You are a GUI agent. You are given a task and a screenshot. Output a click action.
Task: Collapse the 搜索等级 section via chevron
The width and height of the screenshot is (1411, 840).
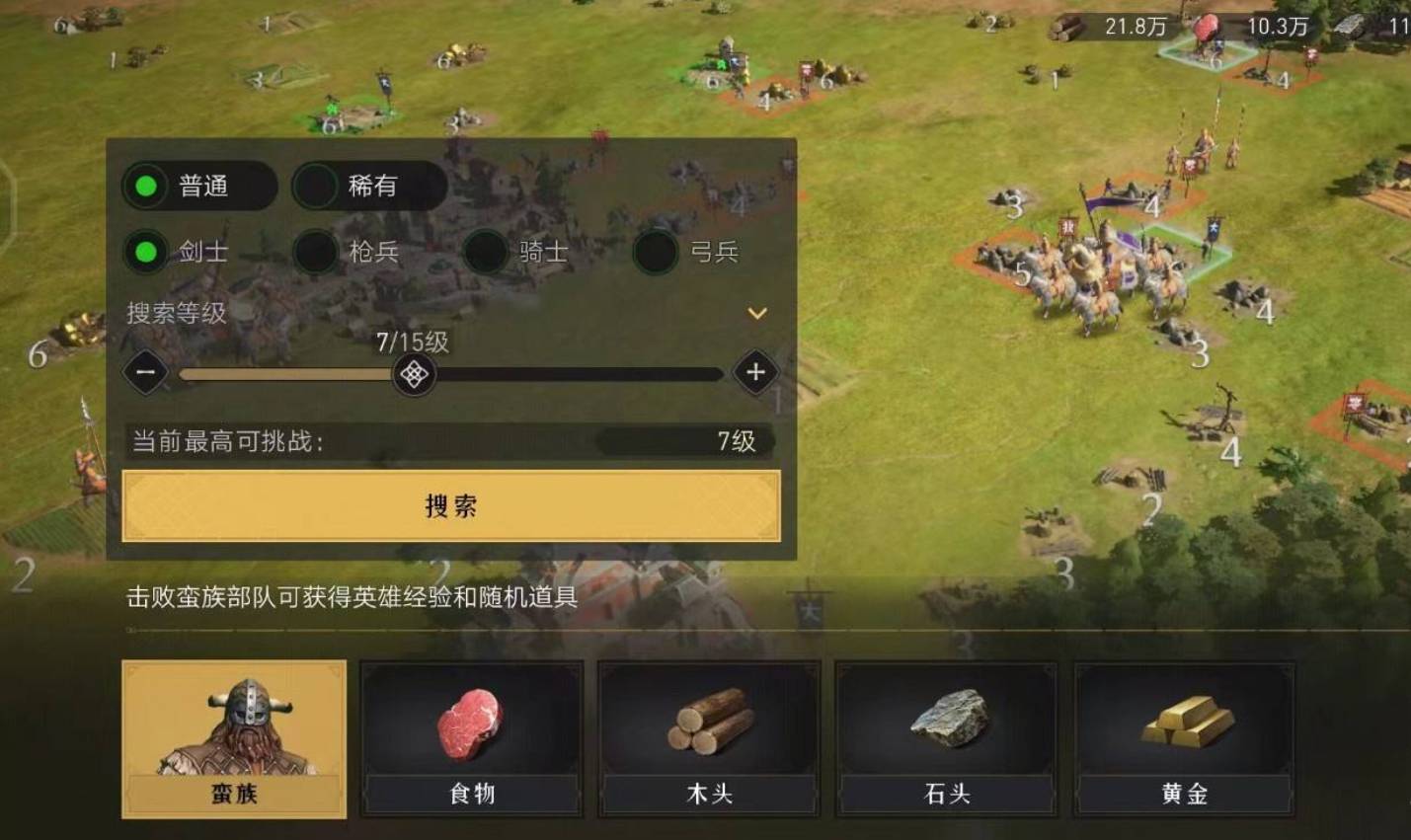coord(757,311)
